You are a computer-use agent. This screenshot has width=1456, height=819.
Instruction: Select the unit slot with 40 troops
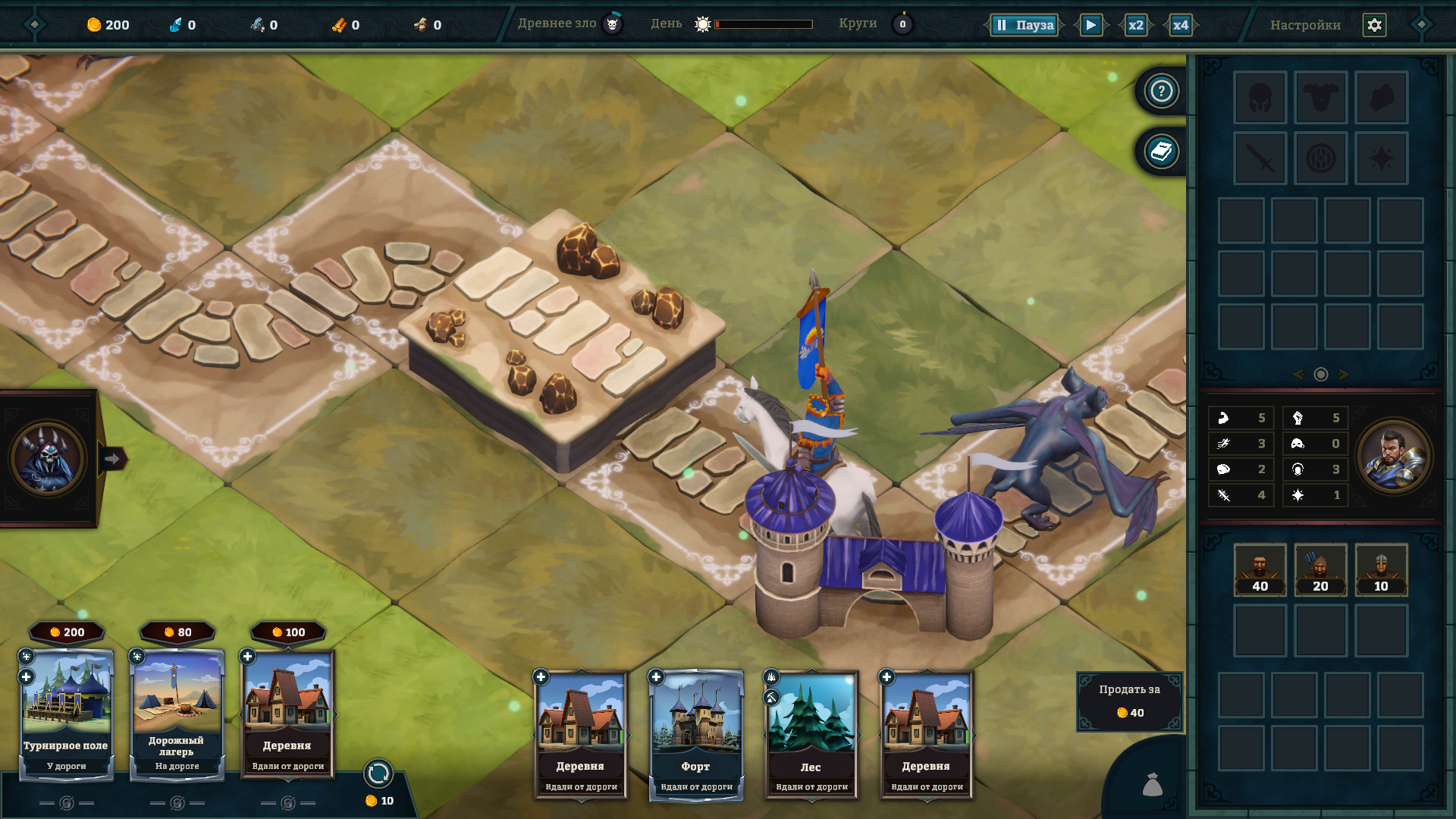point(1260,570)
